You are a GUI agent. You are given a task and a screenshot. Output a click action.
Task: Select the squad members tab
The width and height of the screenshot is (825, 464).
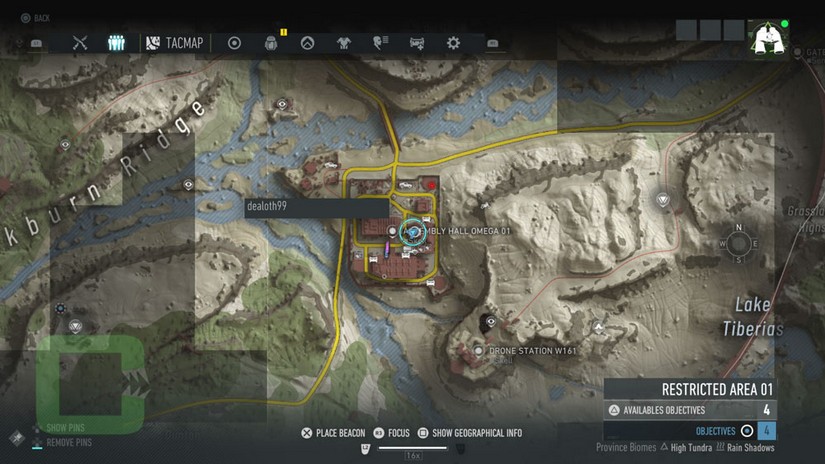point(116,43)
